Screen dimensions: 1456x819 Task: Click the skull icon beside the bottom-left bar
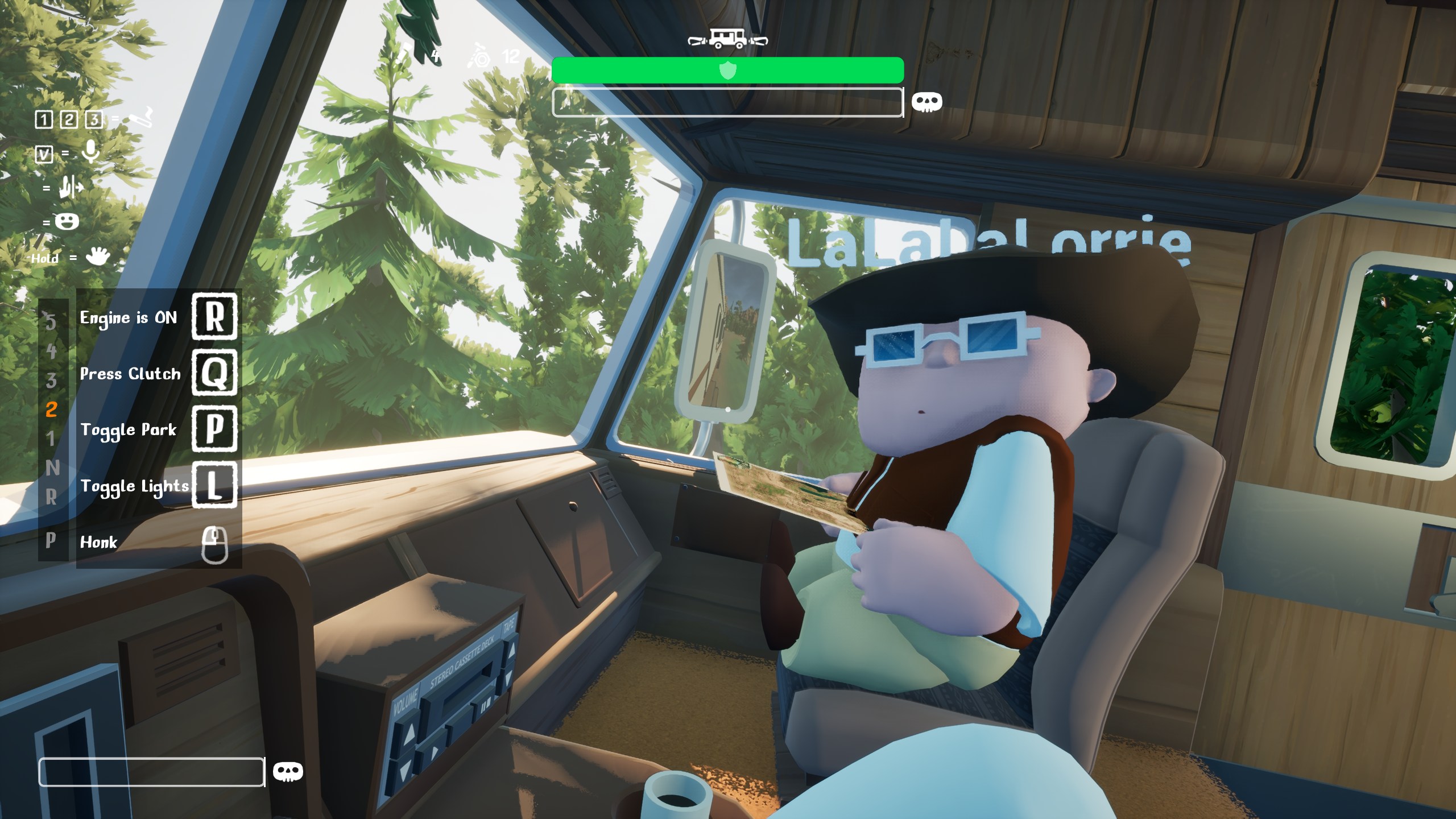click(x=288, y=772)
